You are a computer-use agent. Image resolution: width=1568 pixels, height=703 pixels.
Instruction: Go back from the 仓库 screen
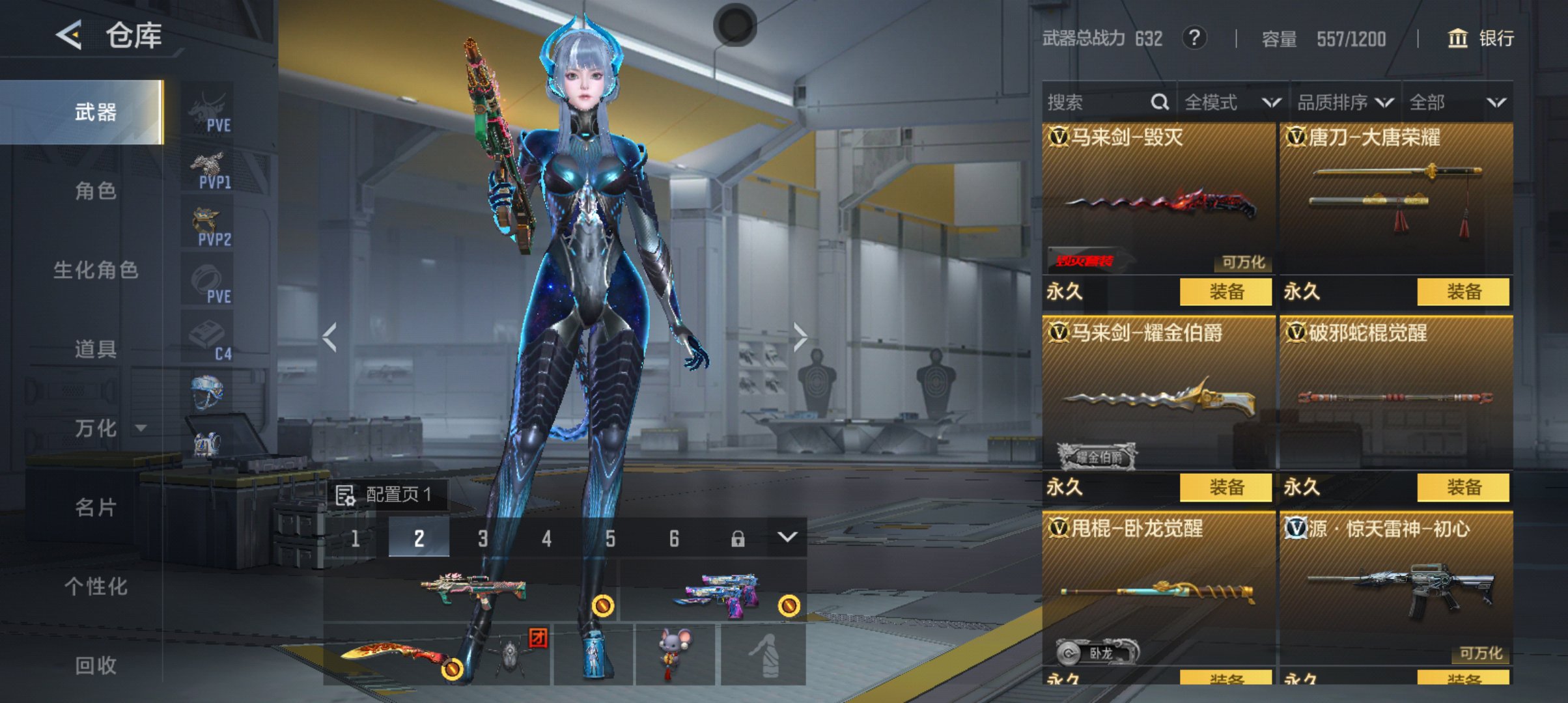click(x=69, y=34)
